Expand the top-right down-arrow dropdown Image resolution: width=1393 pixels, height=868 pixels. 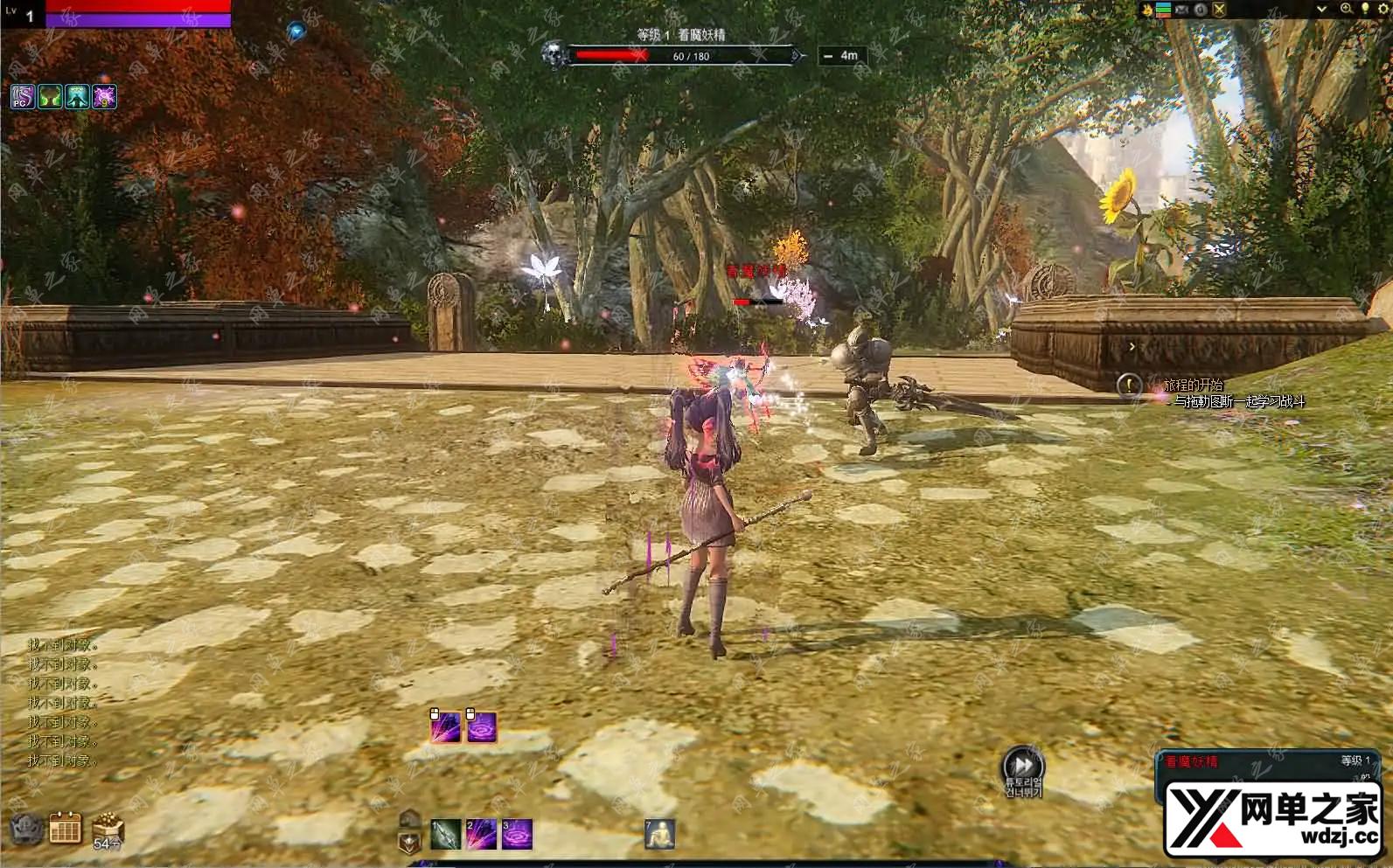(1321, 10)
